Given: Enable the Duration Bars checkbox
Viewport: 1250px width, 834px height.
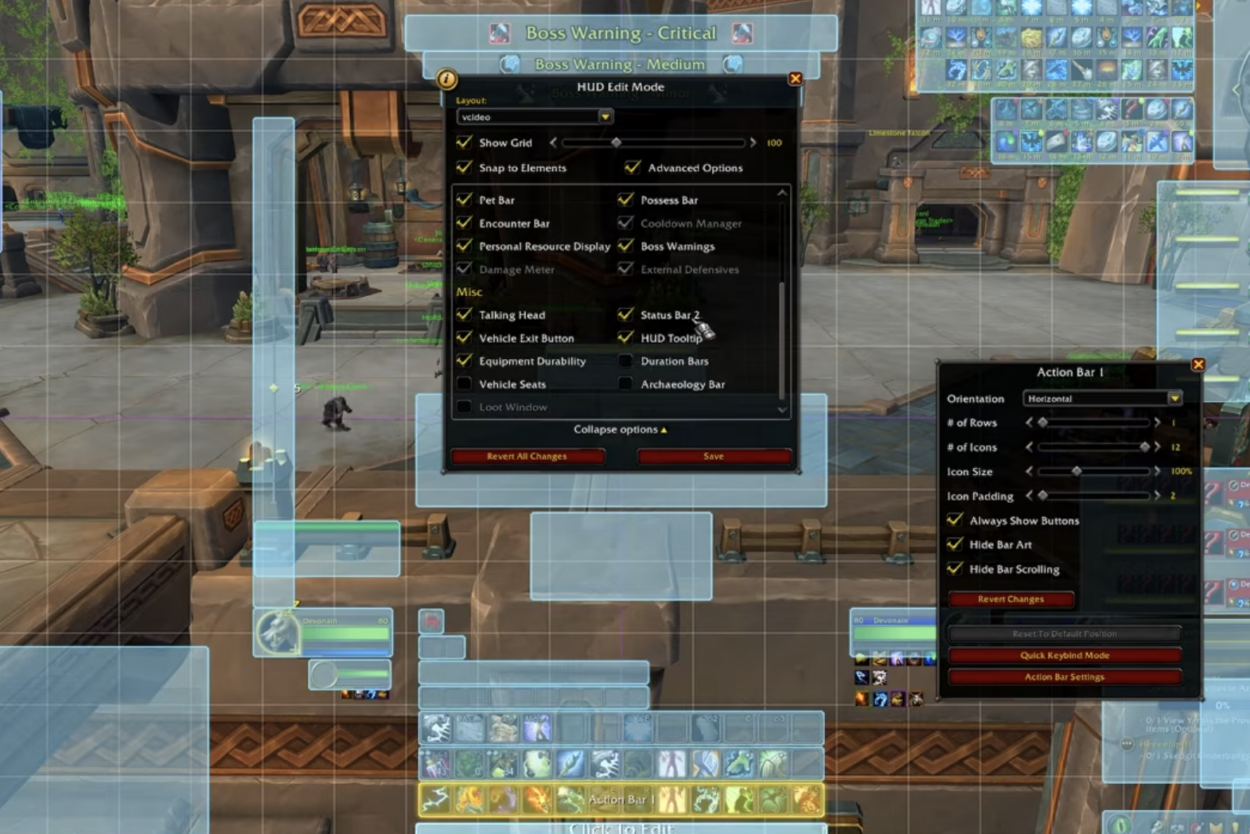Looking at the screenshot, I should pos(626,361).
